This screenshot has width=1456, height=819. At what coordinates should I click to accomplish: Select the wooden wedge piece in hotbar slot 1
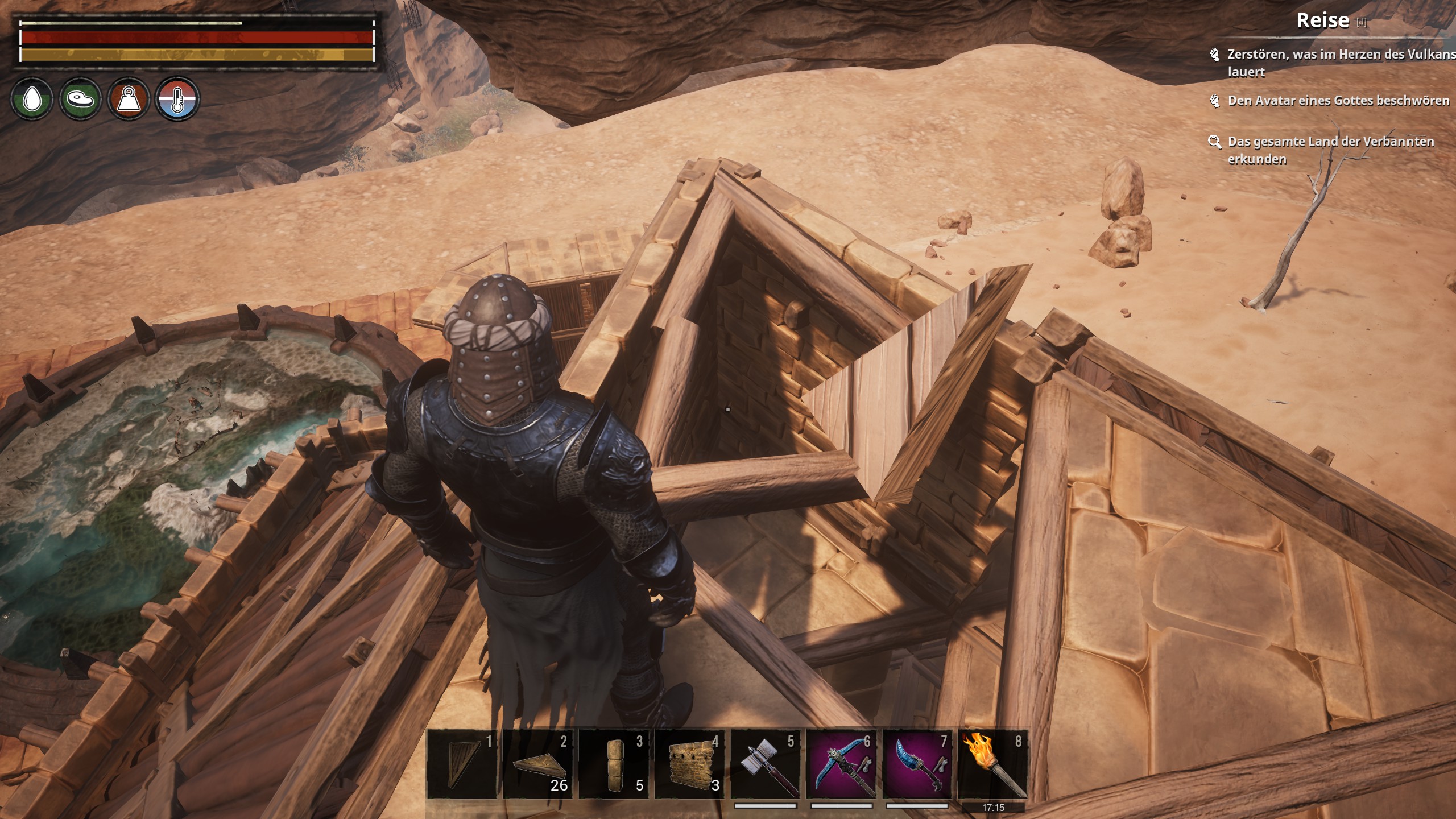(x=461, y=764)
